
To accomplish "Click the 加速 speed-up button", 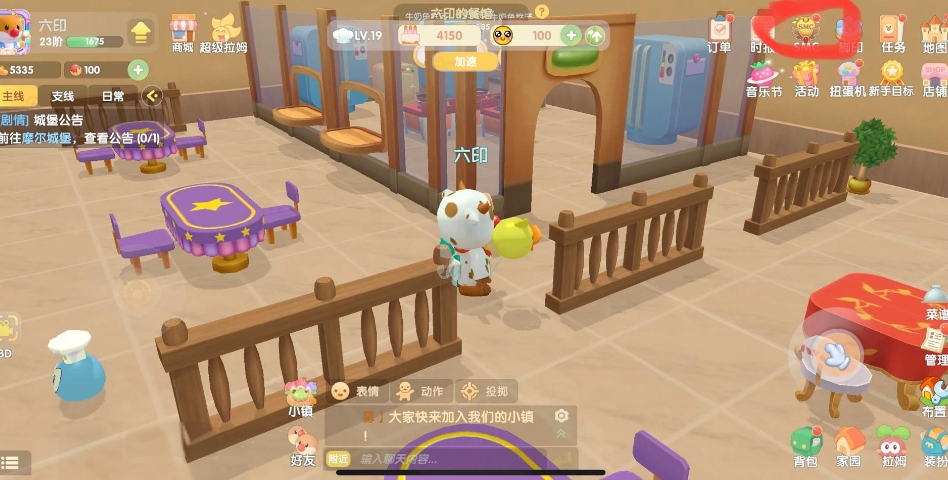I will 465,61.
